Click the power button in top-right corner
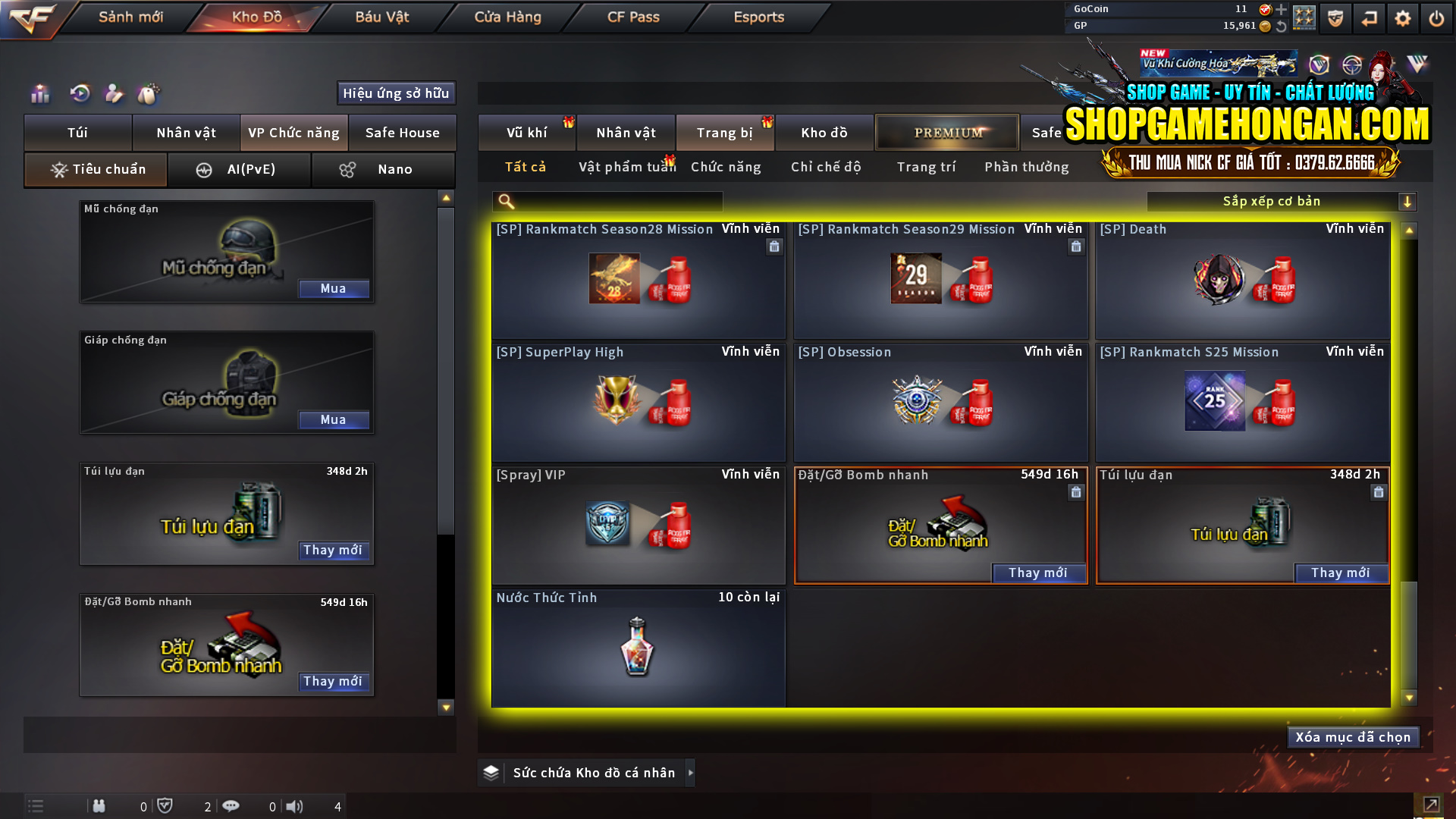Screen dimensions: 1456x819 click(x=1436, y=18)
